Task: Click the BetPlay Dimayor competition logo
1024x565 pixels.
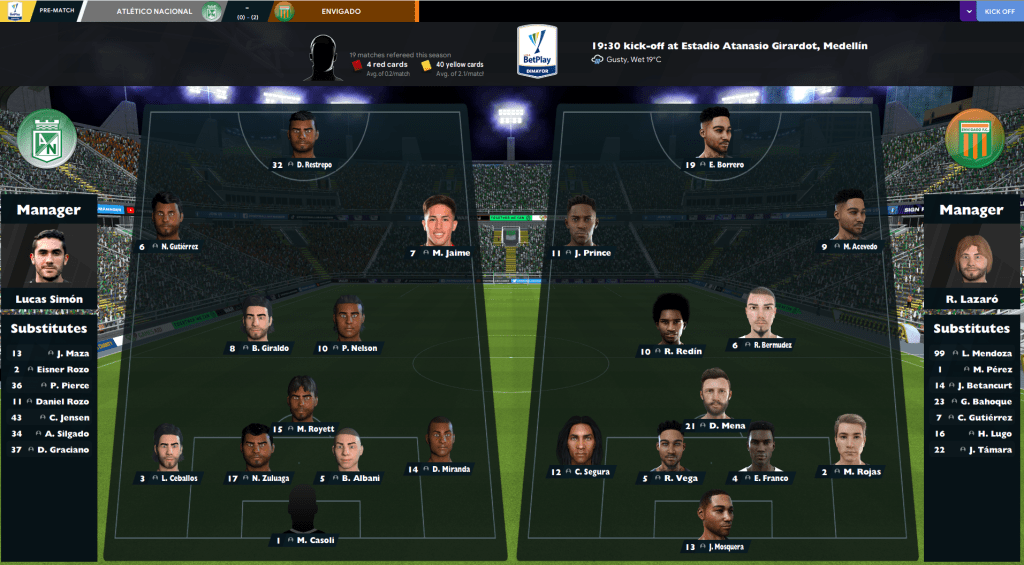Action: click(537, 52)
